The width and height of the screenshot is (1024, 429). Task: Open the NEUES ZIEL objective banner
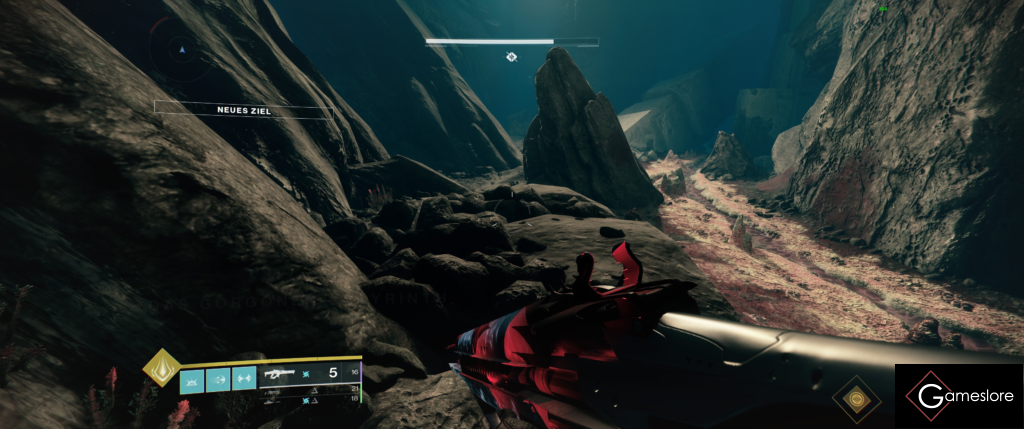point(244,109)
